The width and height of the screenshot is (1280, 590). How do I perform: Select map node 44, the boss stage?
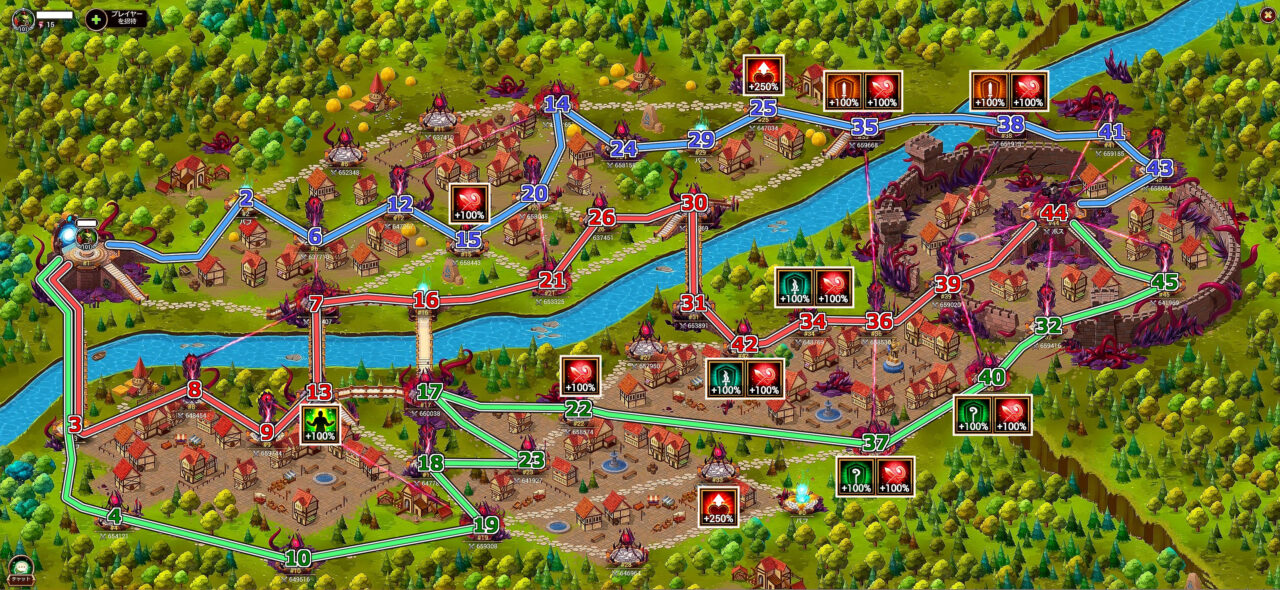click(x=1054, y=213)
